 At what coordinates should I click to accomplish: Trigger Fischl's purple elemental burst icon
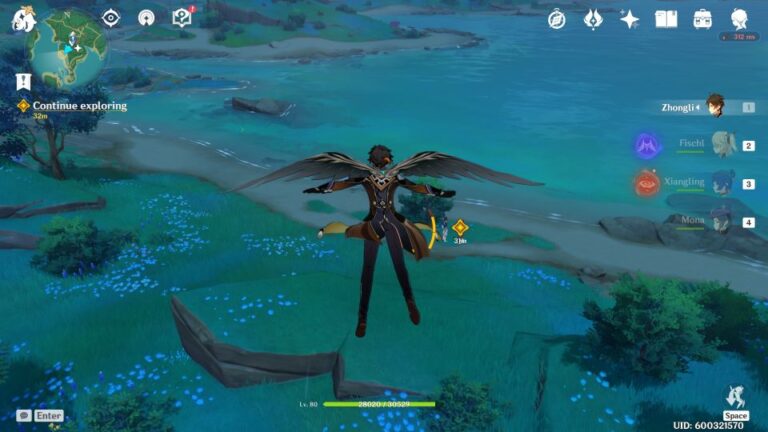click(646, 146)
